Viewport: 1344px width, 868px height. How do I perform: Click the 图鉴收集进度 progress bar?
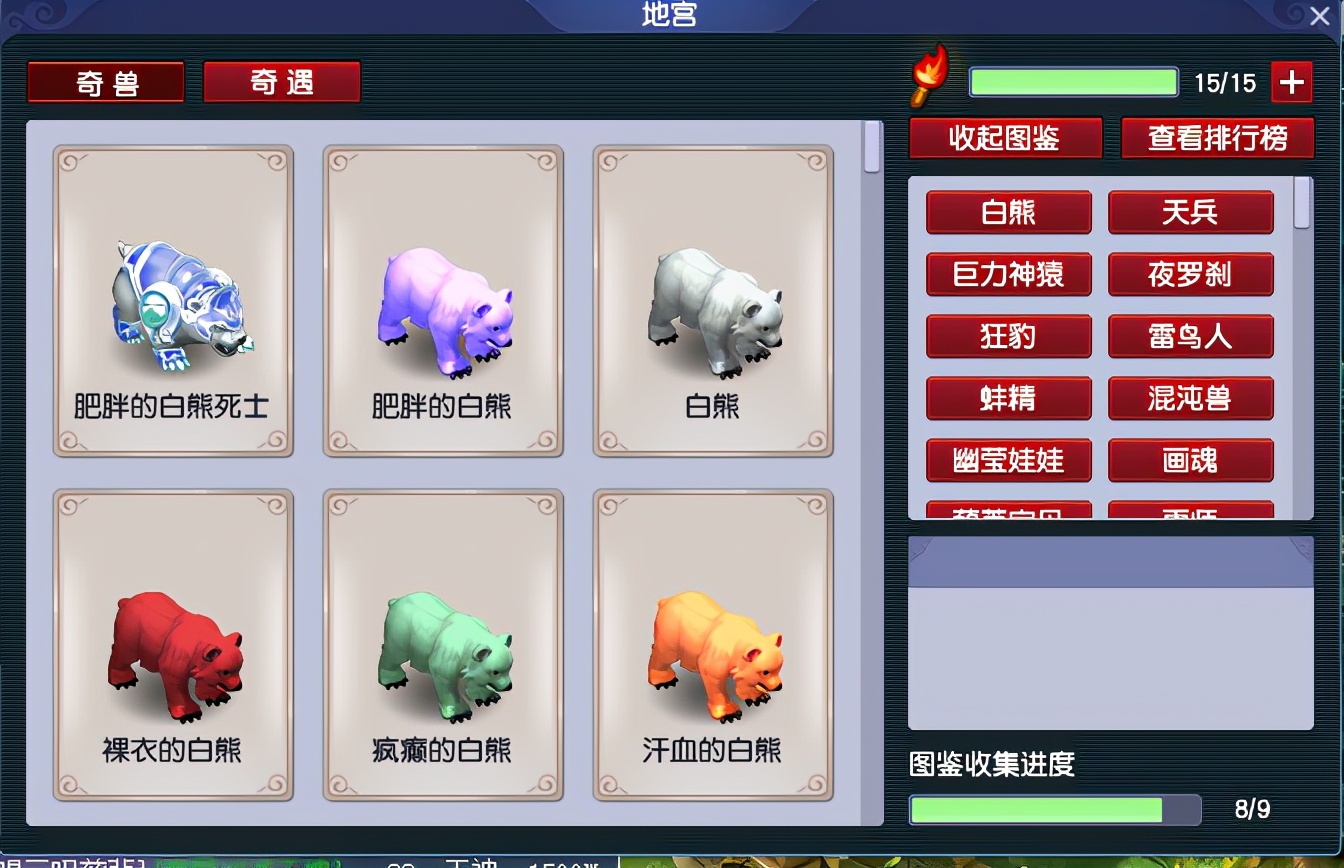(x=1055, y=810)
